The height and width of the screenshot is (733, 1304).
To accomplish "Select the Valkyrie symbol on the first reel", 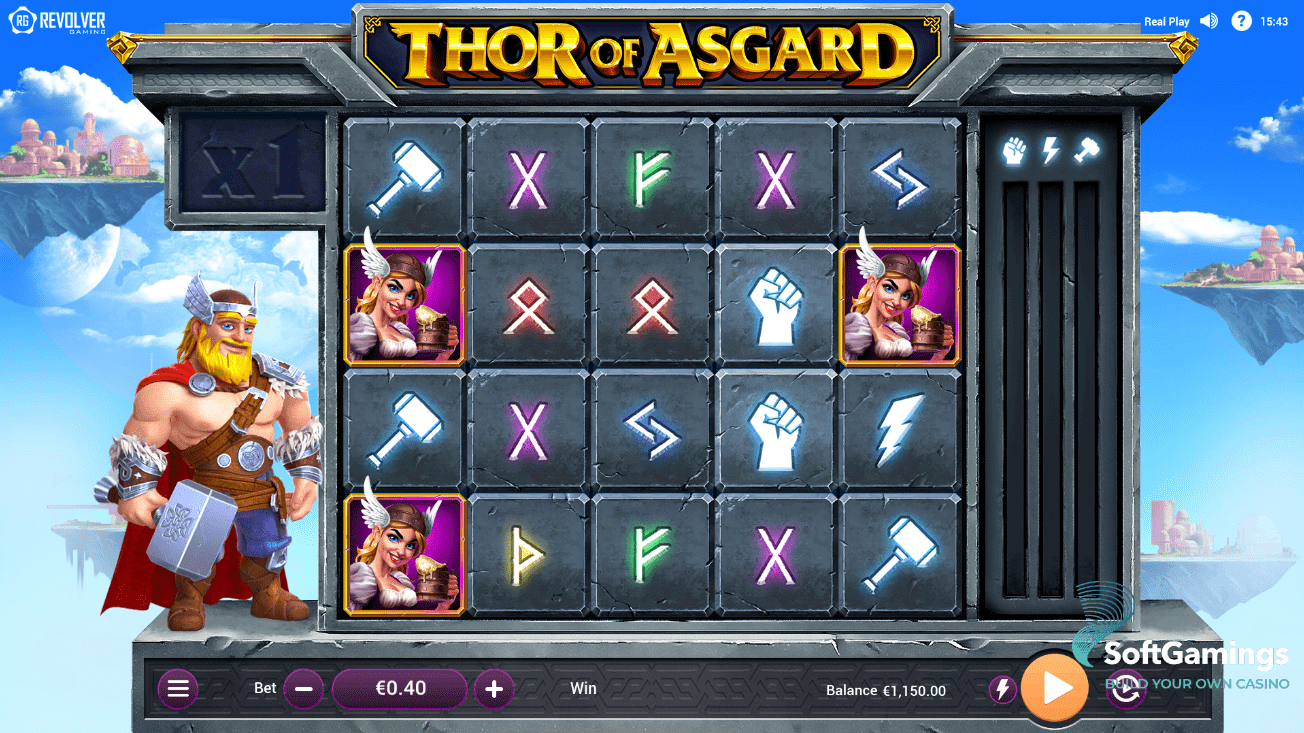I will coord(402,305).
